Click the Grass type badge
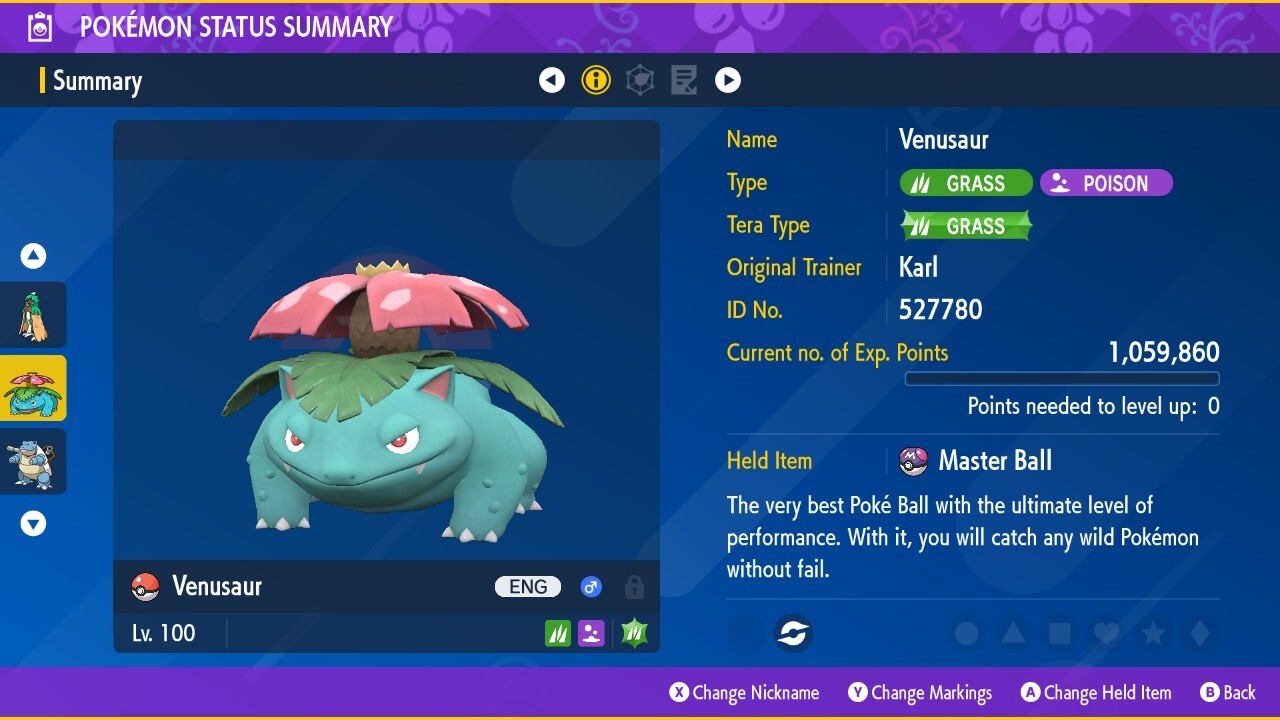This screenshot has width=1280, height=720. tap(965, 182)
